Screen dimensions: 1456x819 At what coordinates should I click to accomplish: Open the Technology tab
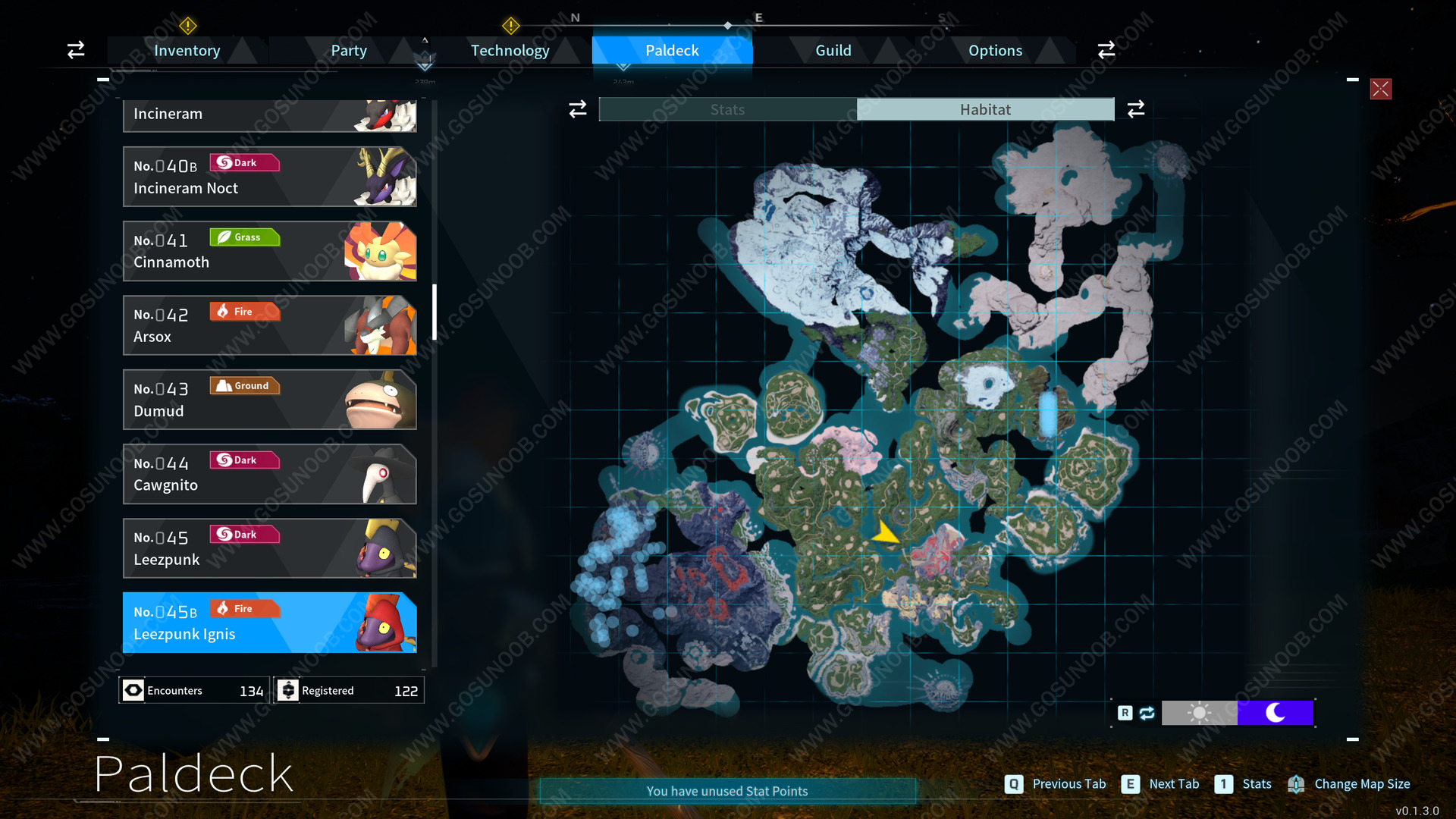(x=510, y=51)
